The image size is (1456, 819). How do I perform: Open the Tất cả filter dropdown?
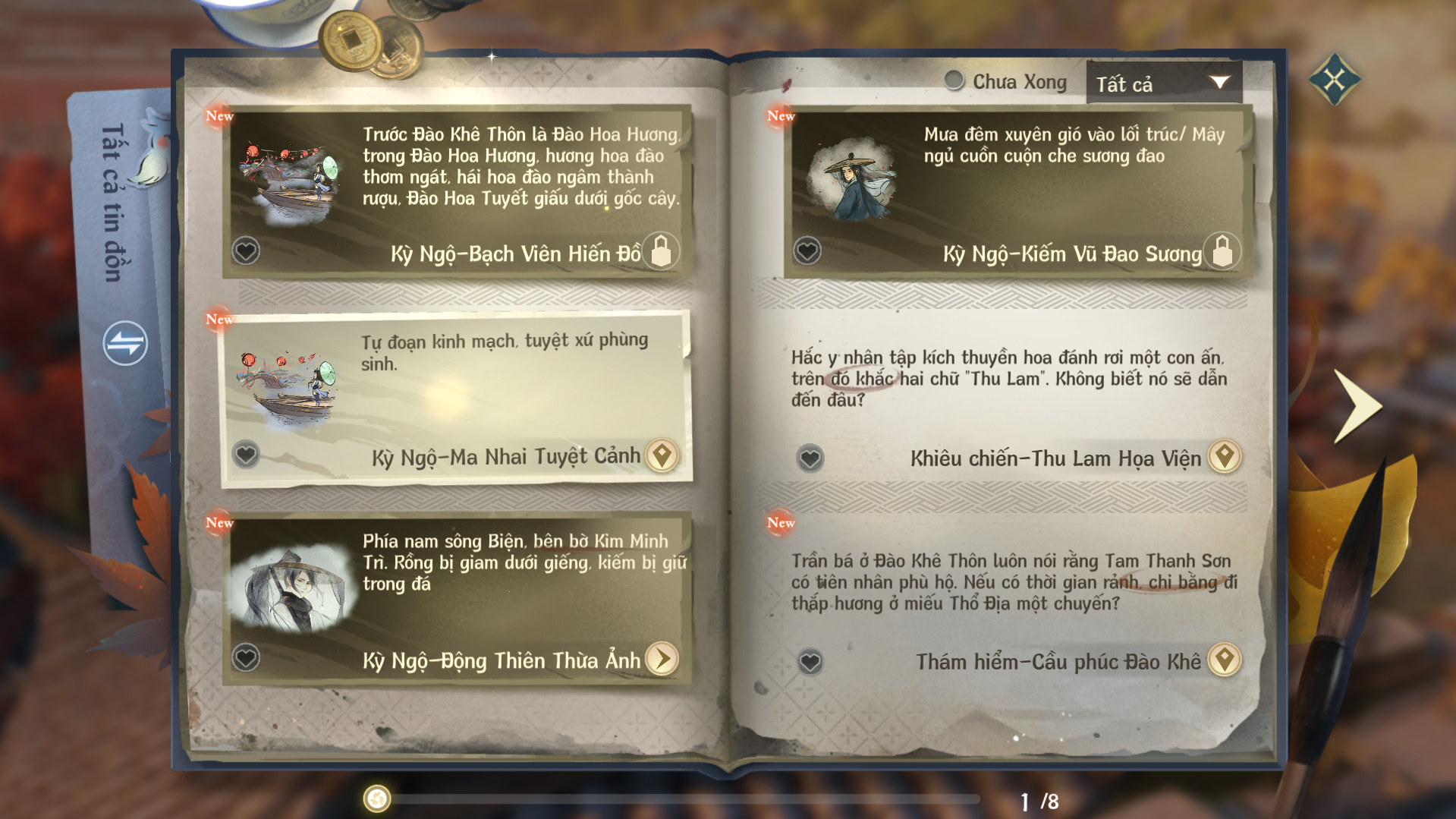click(1163, 83)
